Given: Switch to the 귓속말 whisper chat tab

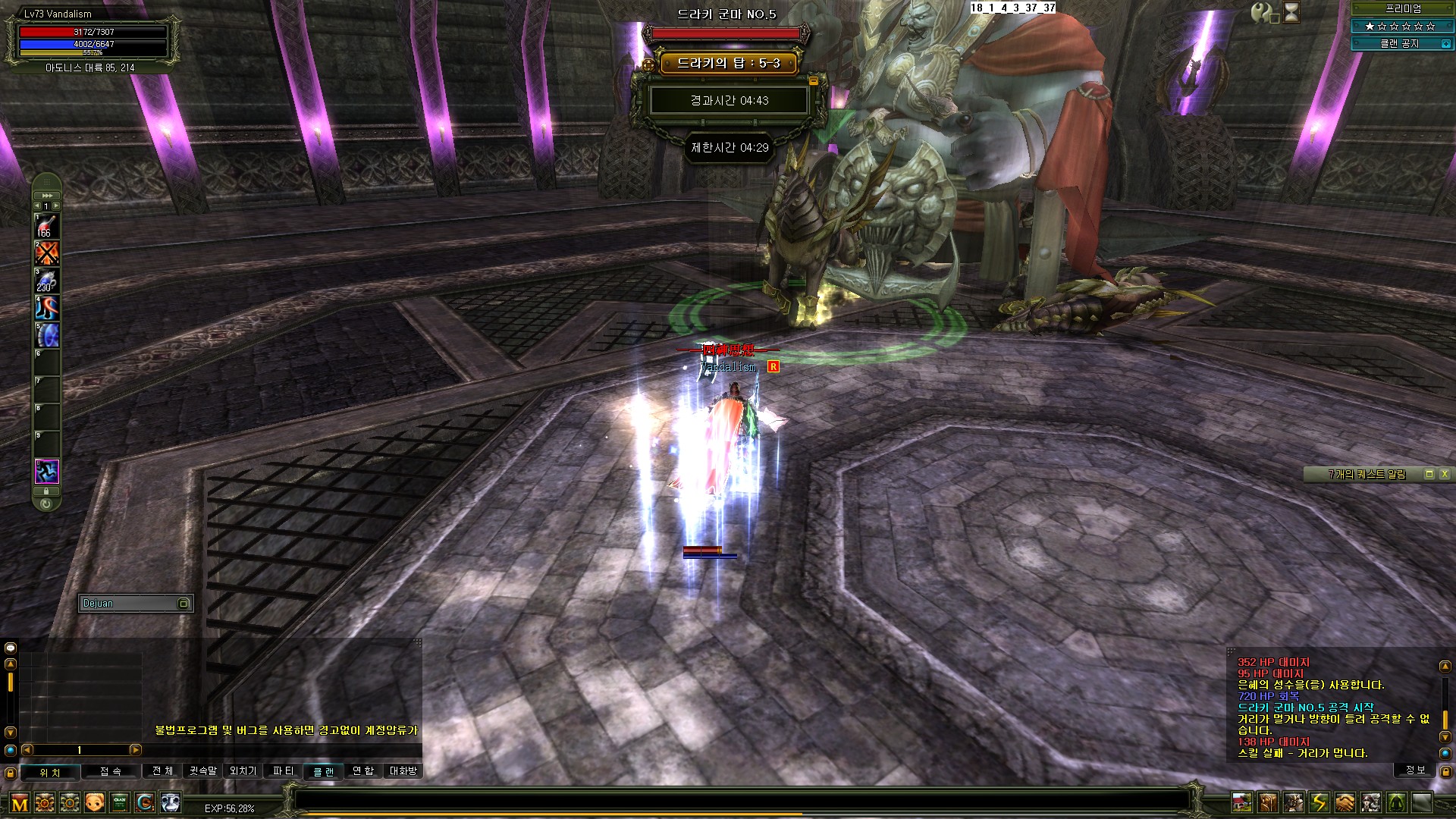Looking at the screenshot, I should (x=203, y=771).
